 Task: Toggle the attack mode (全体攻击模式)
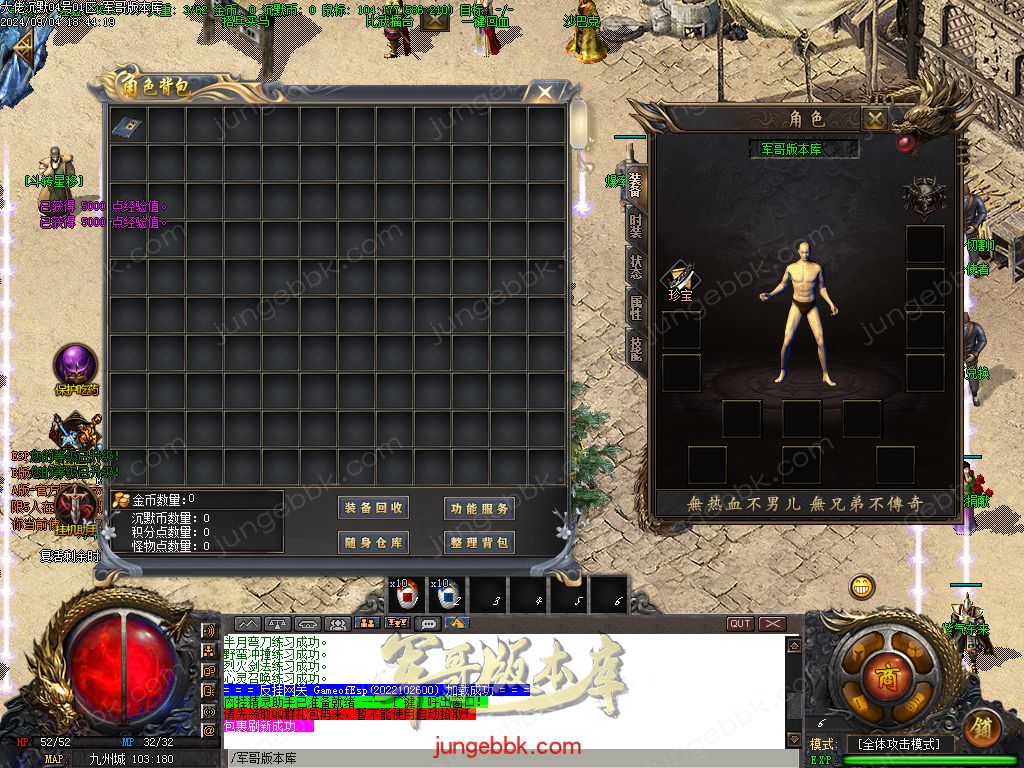pyautogui.click(x=899, y=744)
